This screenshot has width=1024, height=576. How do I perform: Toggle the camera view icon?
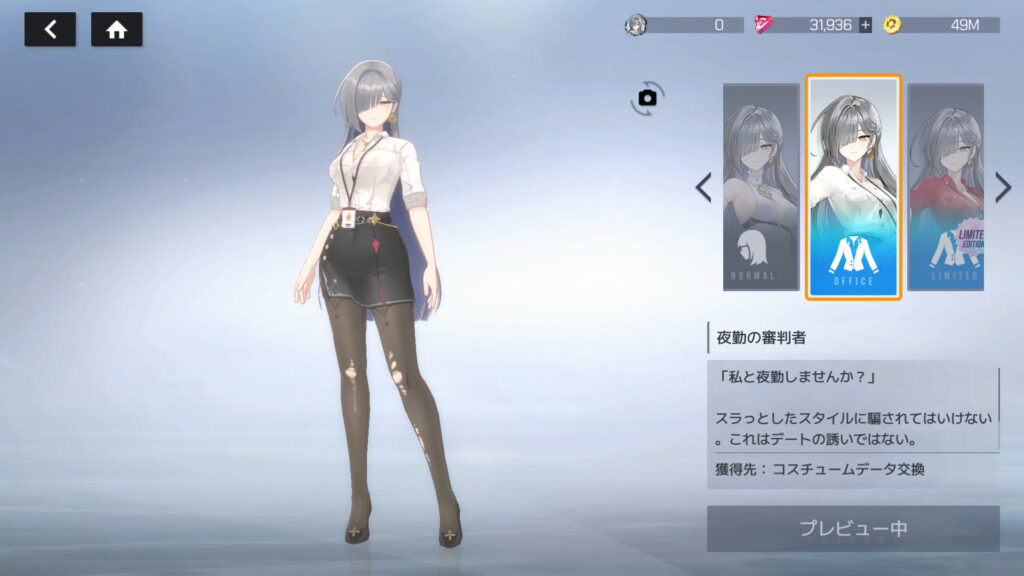pos(647,97)
